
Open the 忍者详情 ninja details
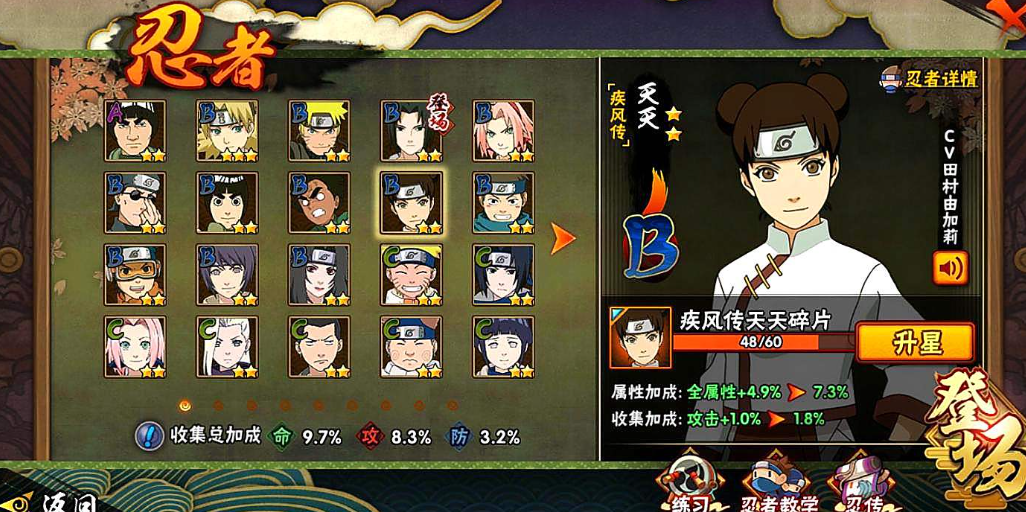[929, 78]
